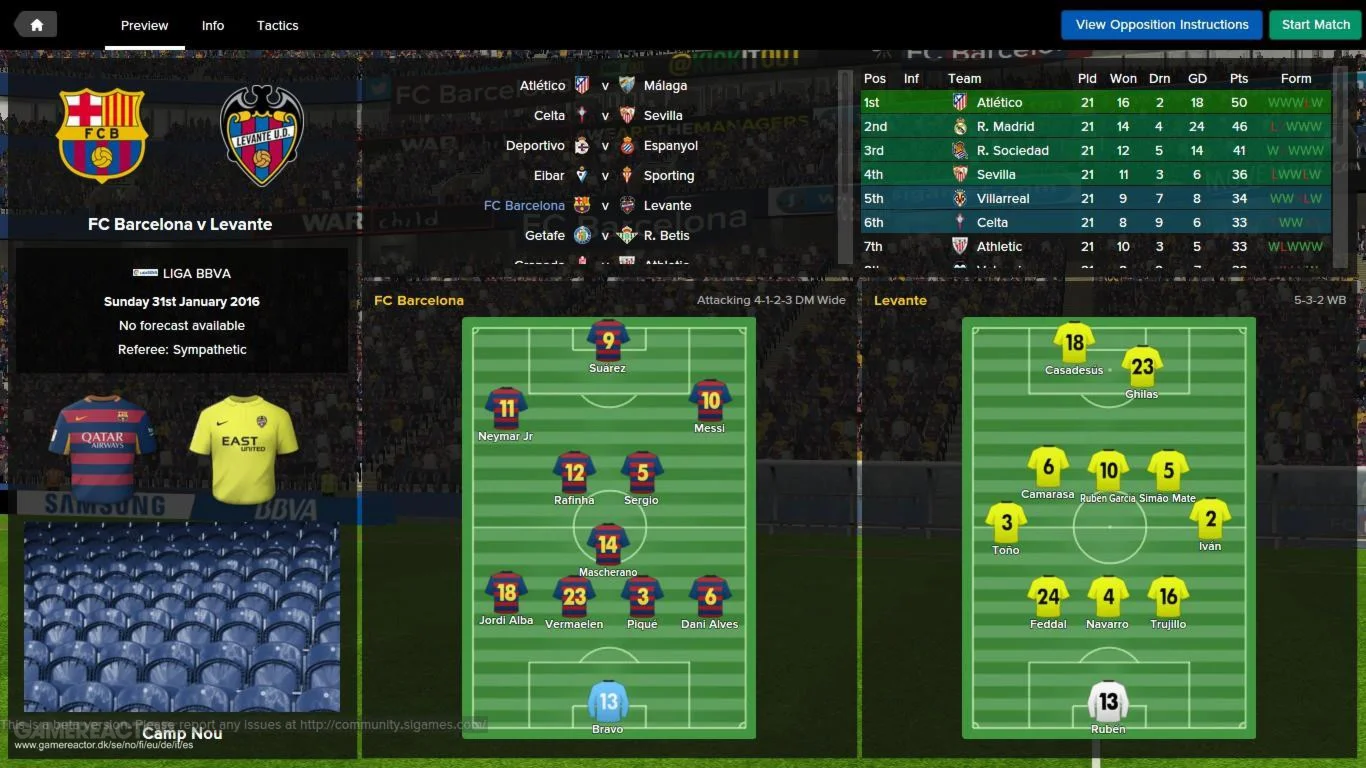Open the Celta v Sevilla fixture
Screen dimensions: 1366x768
[x=607, y=115]
